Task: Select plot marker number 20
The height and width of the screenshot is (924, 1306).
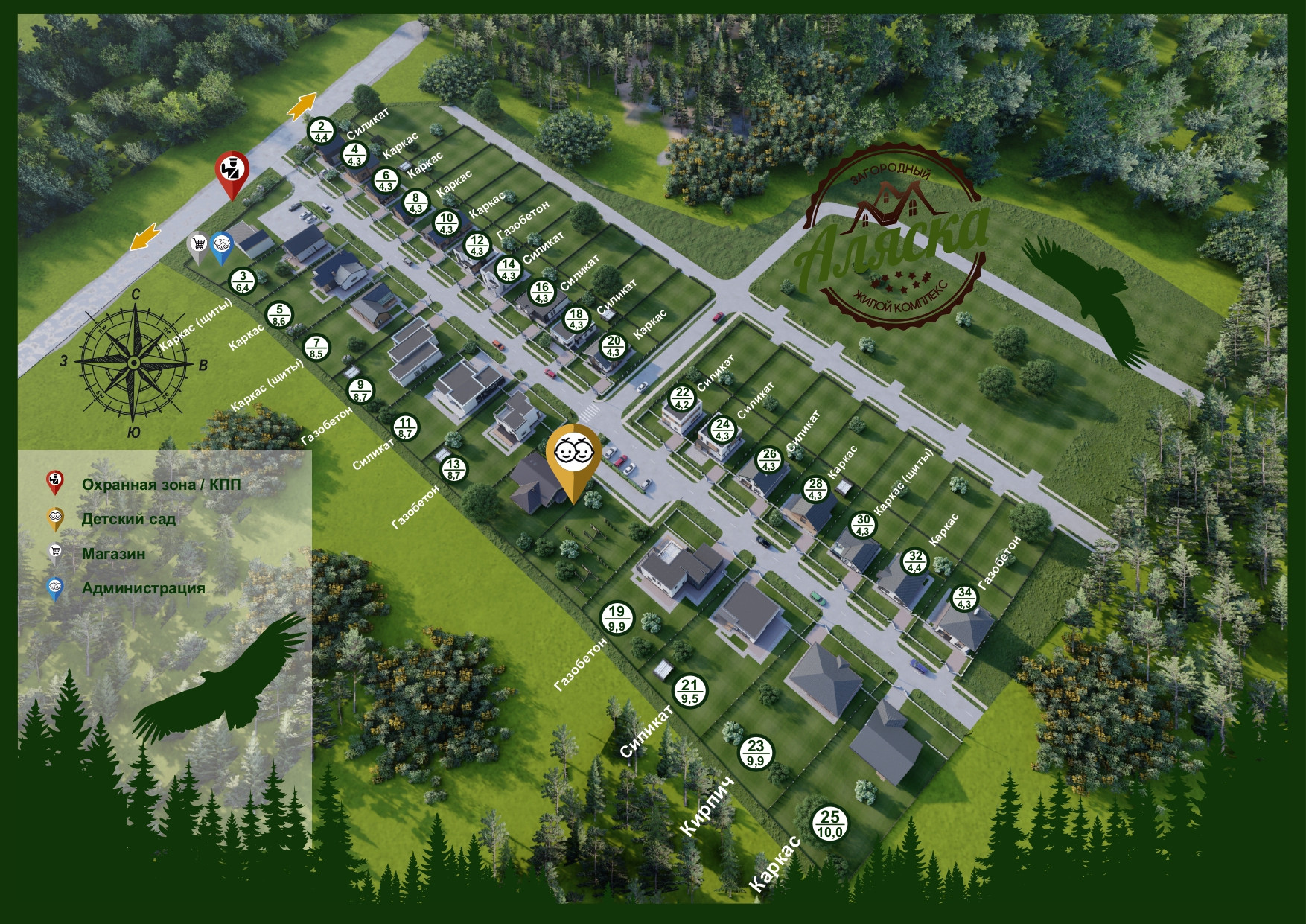Action: (x=614, y=346)
